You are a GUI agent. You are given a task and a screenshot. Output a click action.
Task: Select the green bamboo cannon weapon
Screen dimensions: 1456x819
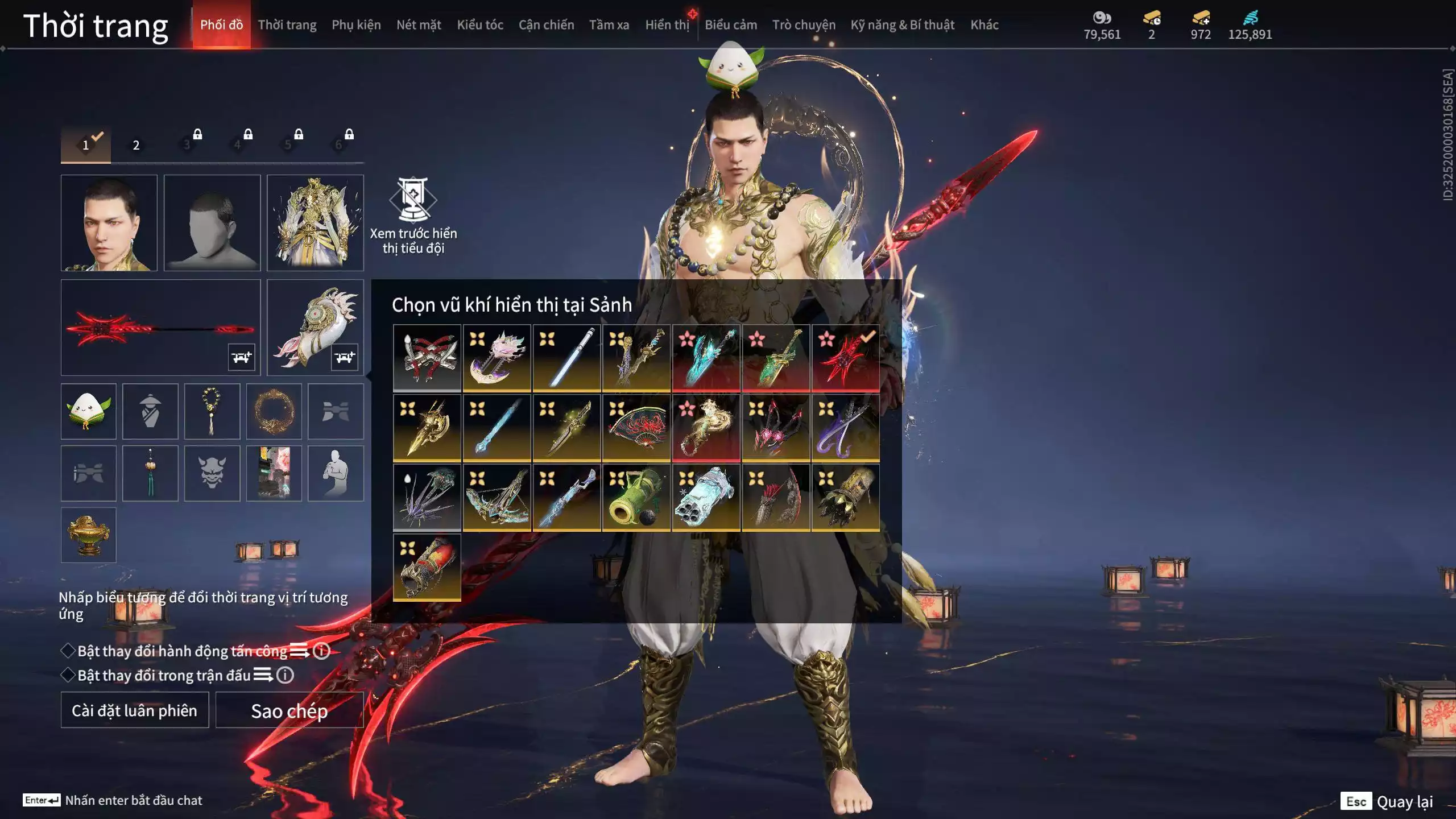tap(636, 498)
